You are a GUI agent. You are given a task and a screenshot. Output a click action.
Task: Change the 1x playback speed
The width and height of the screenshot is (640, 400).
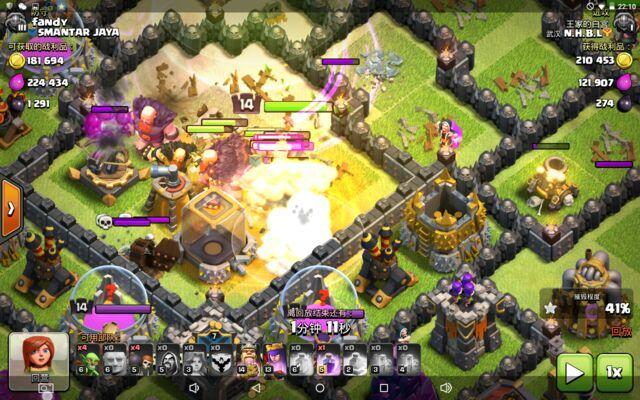click(x=614, y=372)
